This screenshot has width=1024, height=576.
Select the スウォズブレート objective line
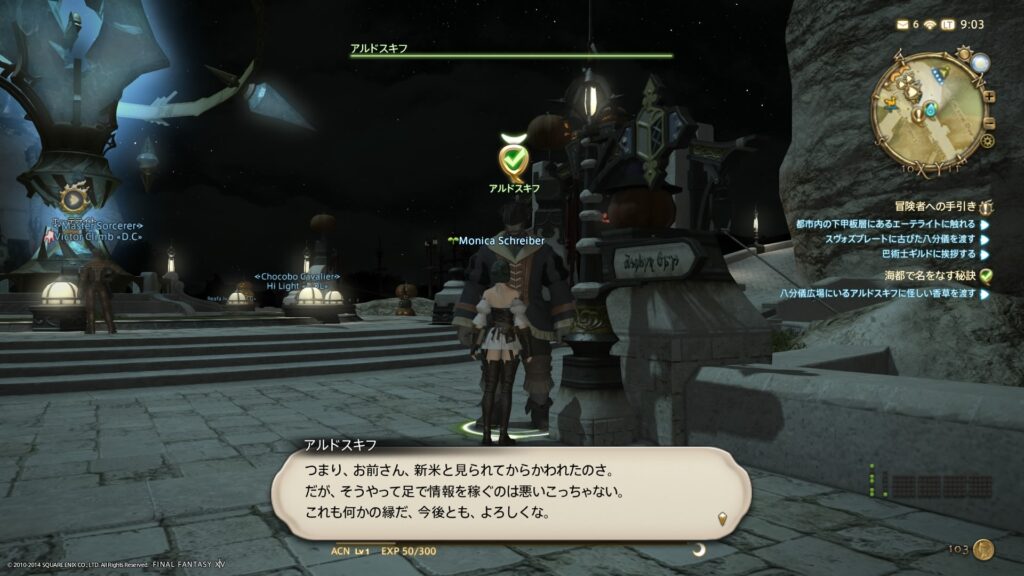(899, 239)
